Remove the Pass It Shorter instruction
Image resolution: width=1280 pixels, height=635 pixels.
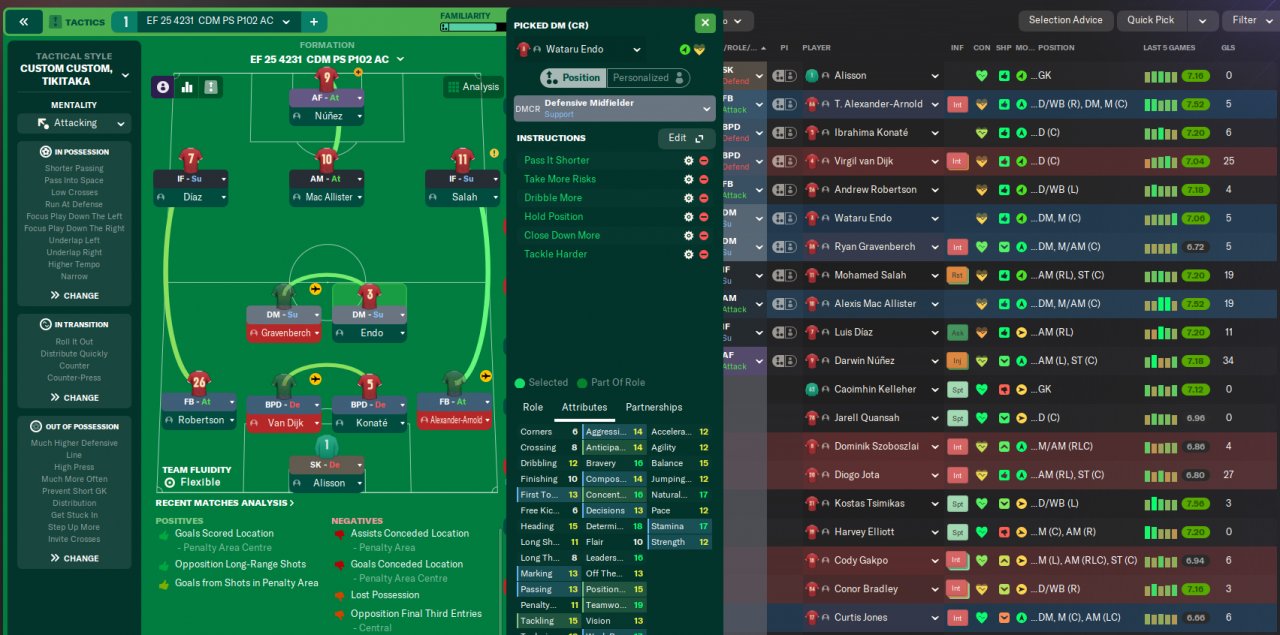click(x=703, y=161)
